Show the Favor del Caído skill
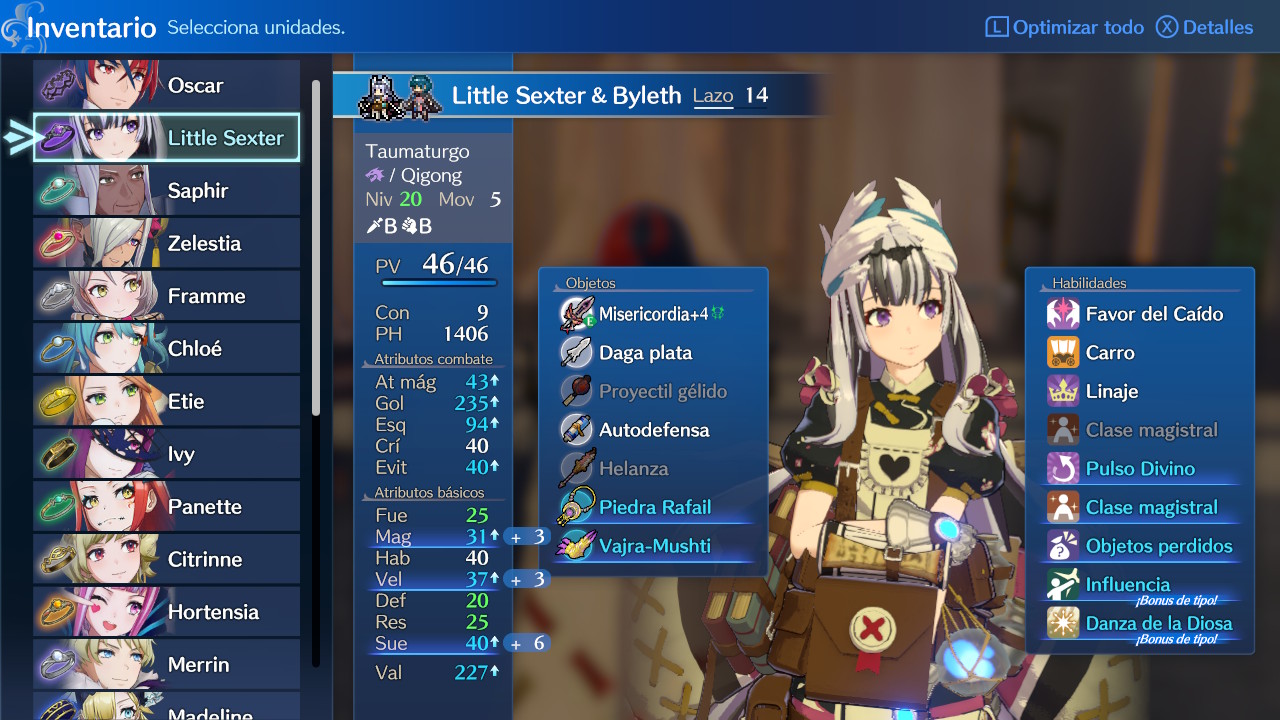Viewport: 1280px width, 720px height. 1153,314
